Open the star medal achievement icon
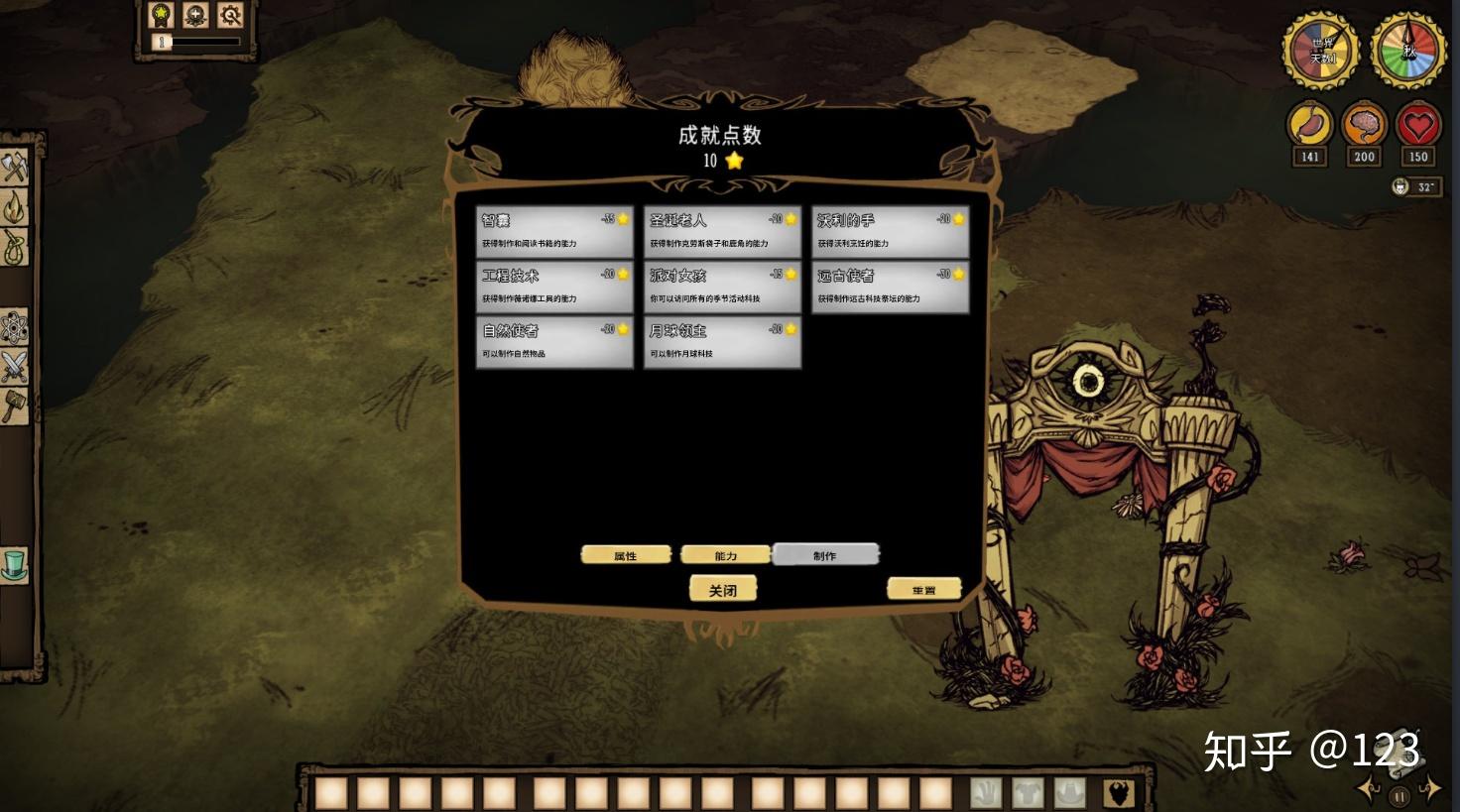Screen dimensions: 1460x812 (162, 15)
